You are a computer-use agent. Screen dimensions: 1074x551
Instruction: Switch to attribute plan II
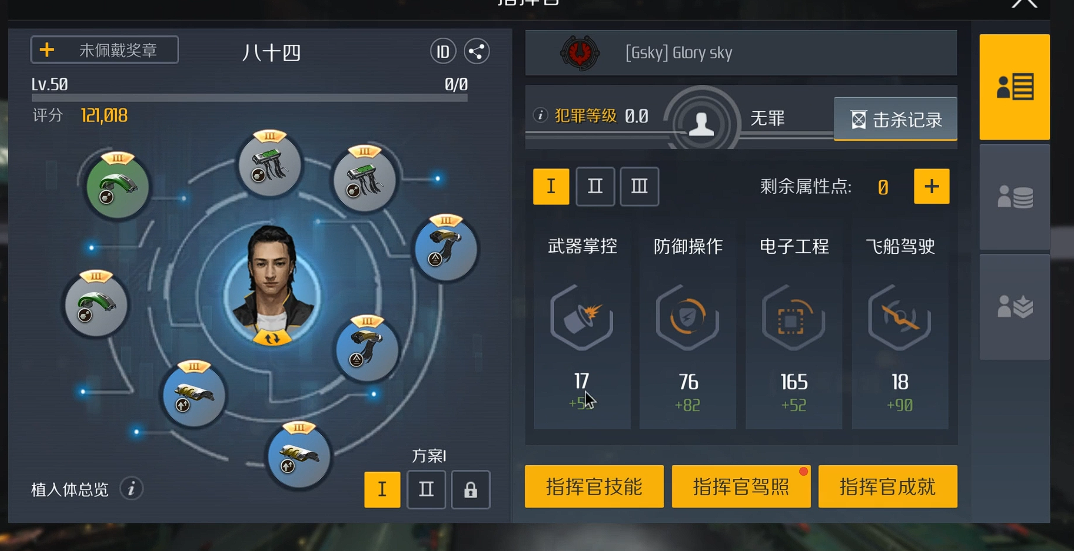click(595, 186)
